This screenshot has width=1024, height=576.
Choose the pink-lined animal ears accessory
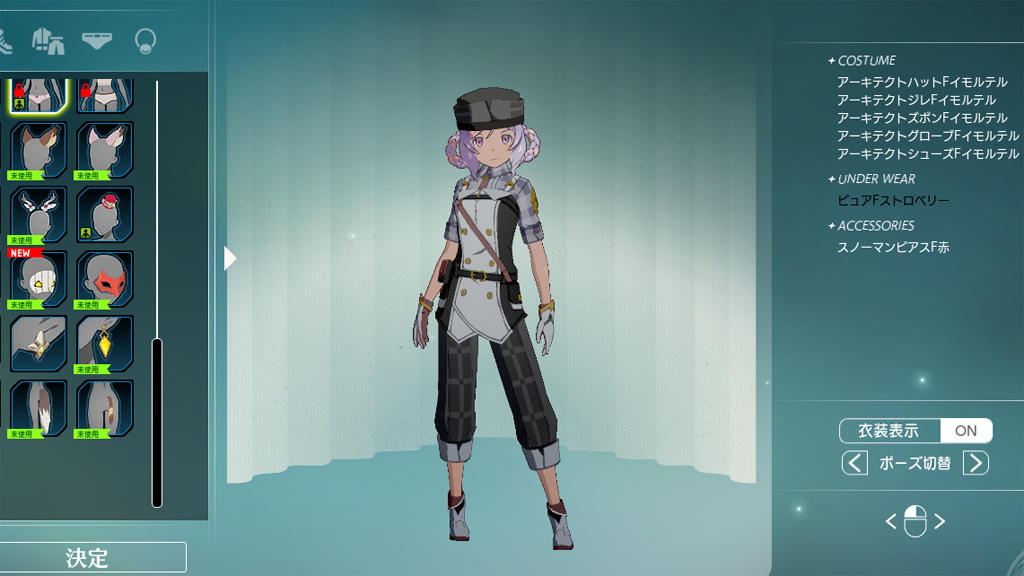click(105, 150)
